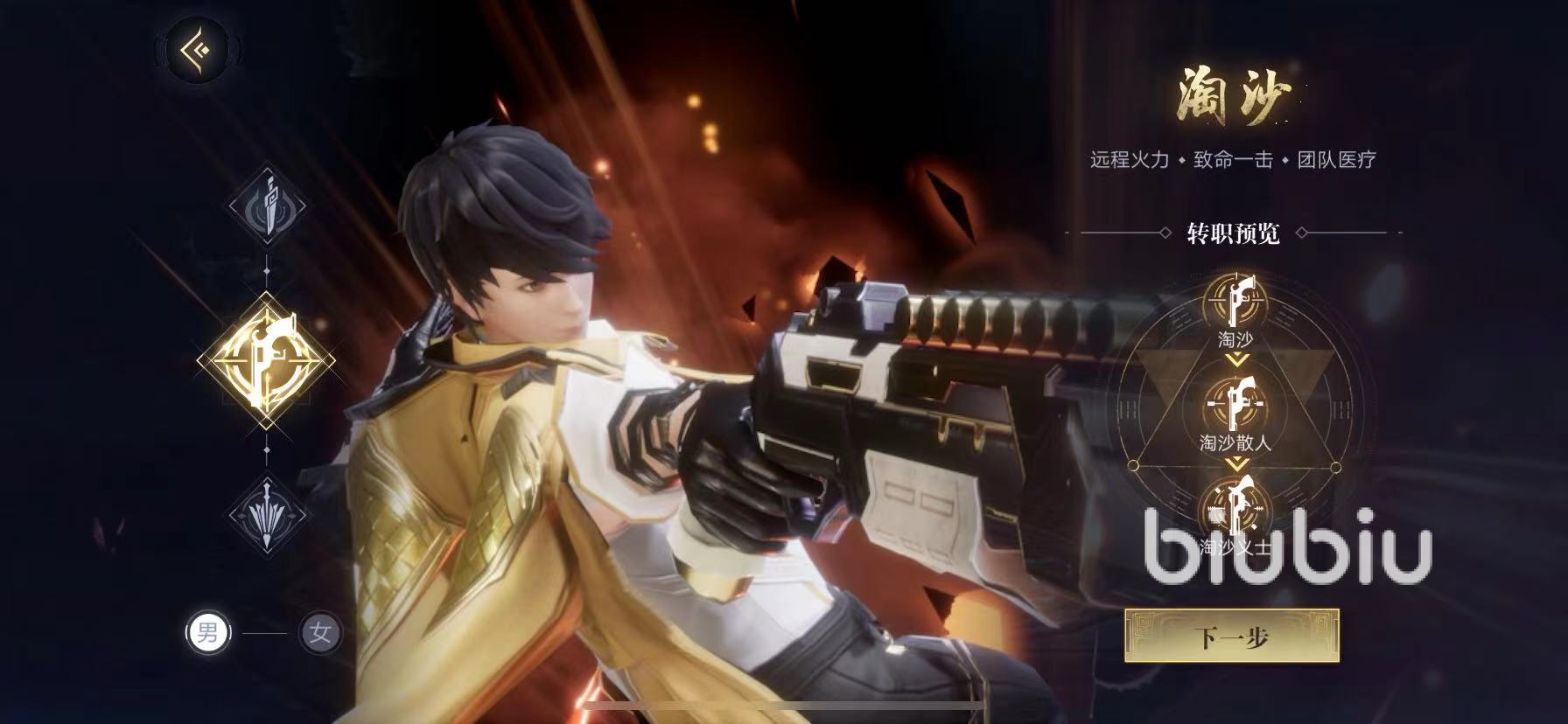
Task: View the 淘沙义士 job advancement icon
Action: (1235, 508)
